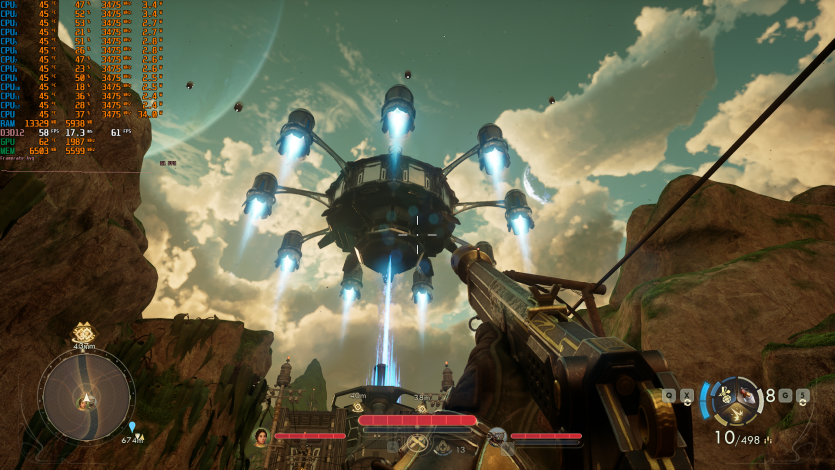Image resolution: width=835 pixels, height=470 pixels.
Task: Use the healing item icon with count 13
Action: click(441, 448)
